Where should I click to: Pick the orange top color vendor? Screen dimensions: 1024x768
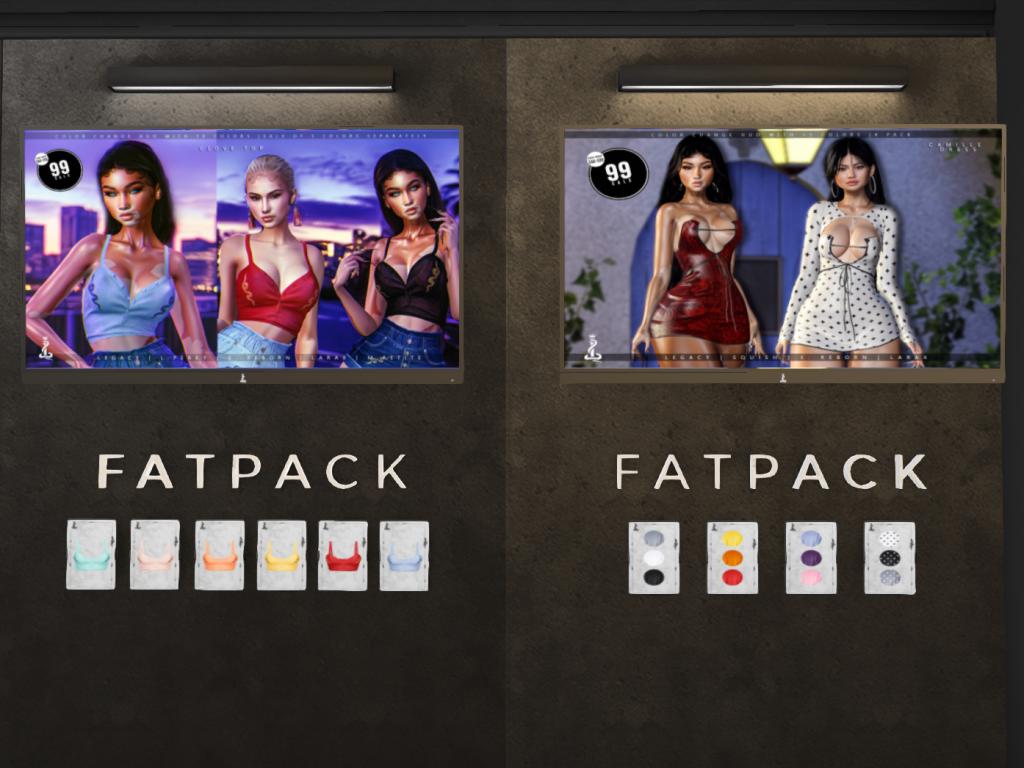[219, 555]
